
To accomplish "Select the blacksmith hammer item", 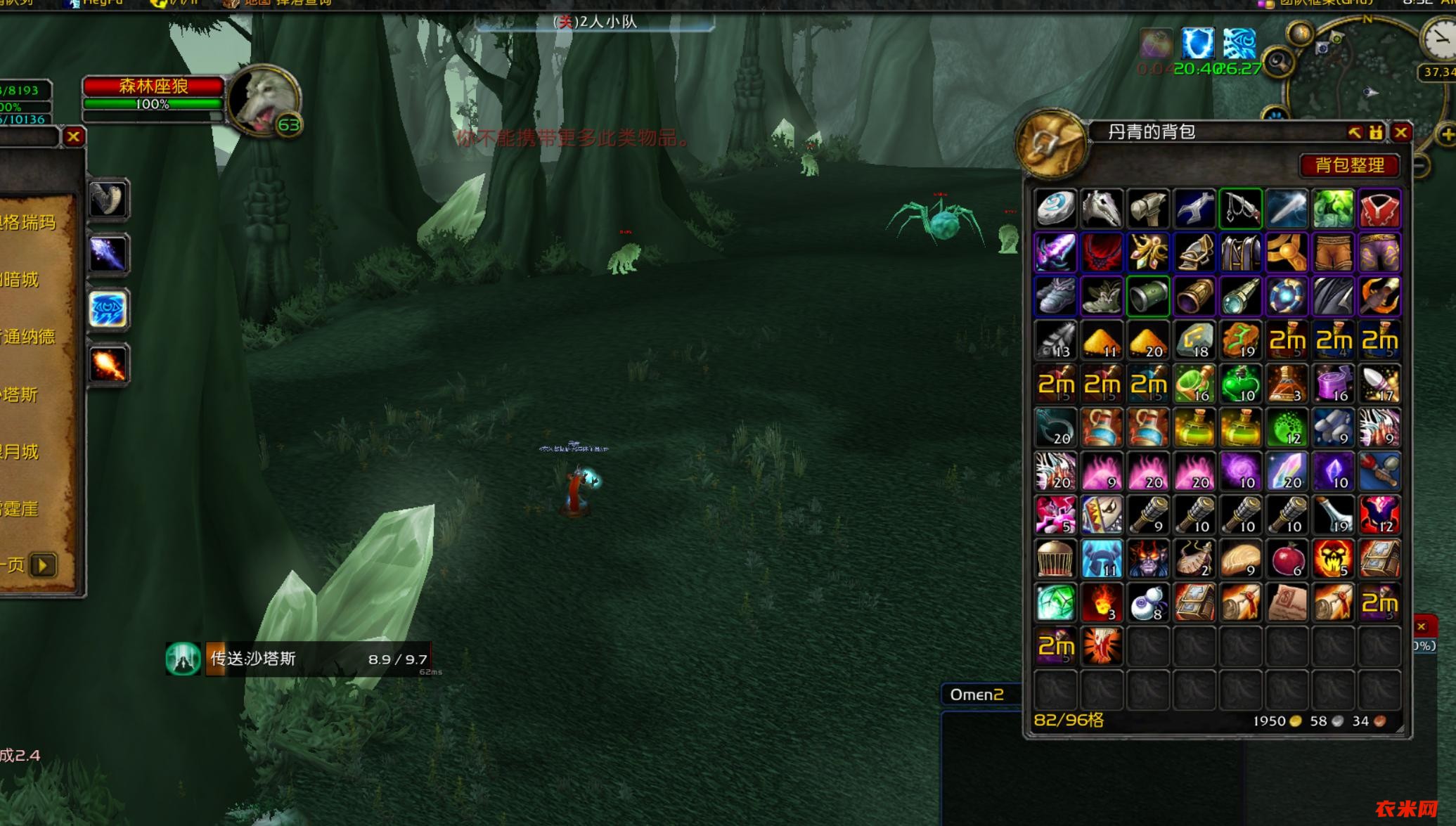I will 1148,209.
